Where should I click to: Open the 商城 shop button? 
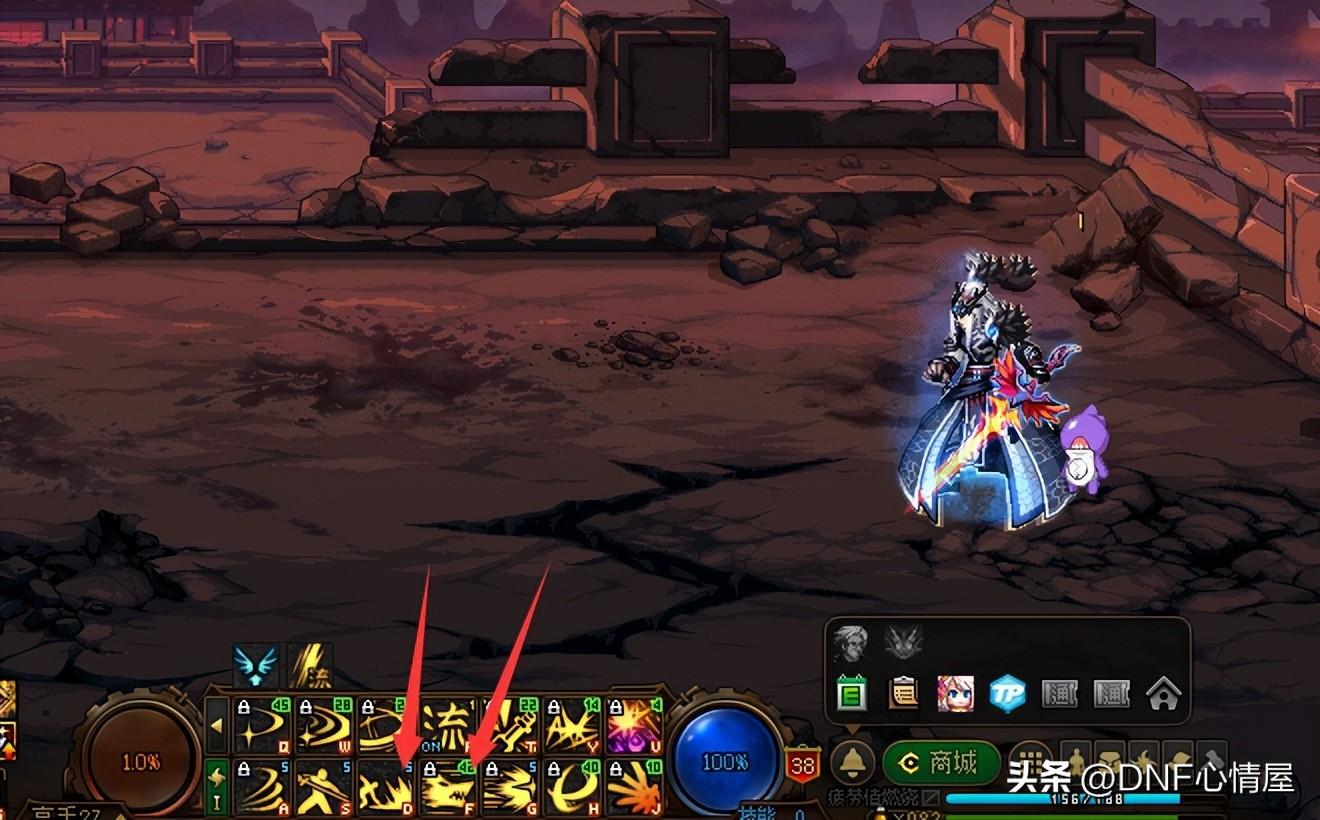click(x=941, y=764)
